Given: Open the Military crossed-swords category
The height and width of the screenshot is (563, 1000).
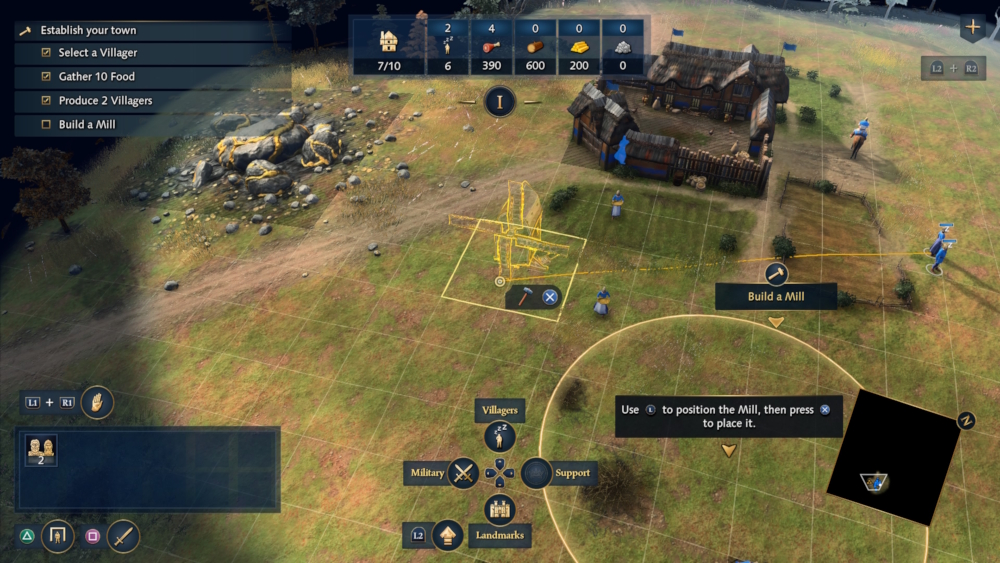Looking at the screenshot, I should click(x=463, y=472).
